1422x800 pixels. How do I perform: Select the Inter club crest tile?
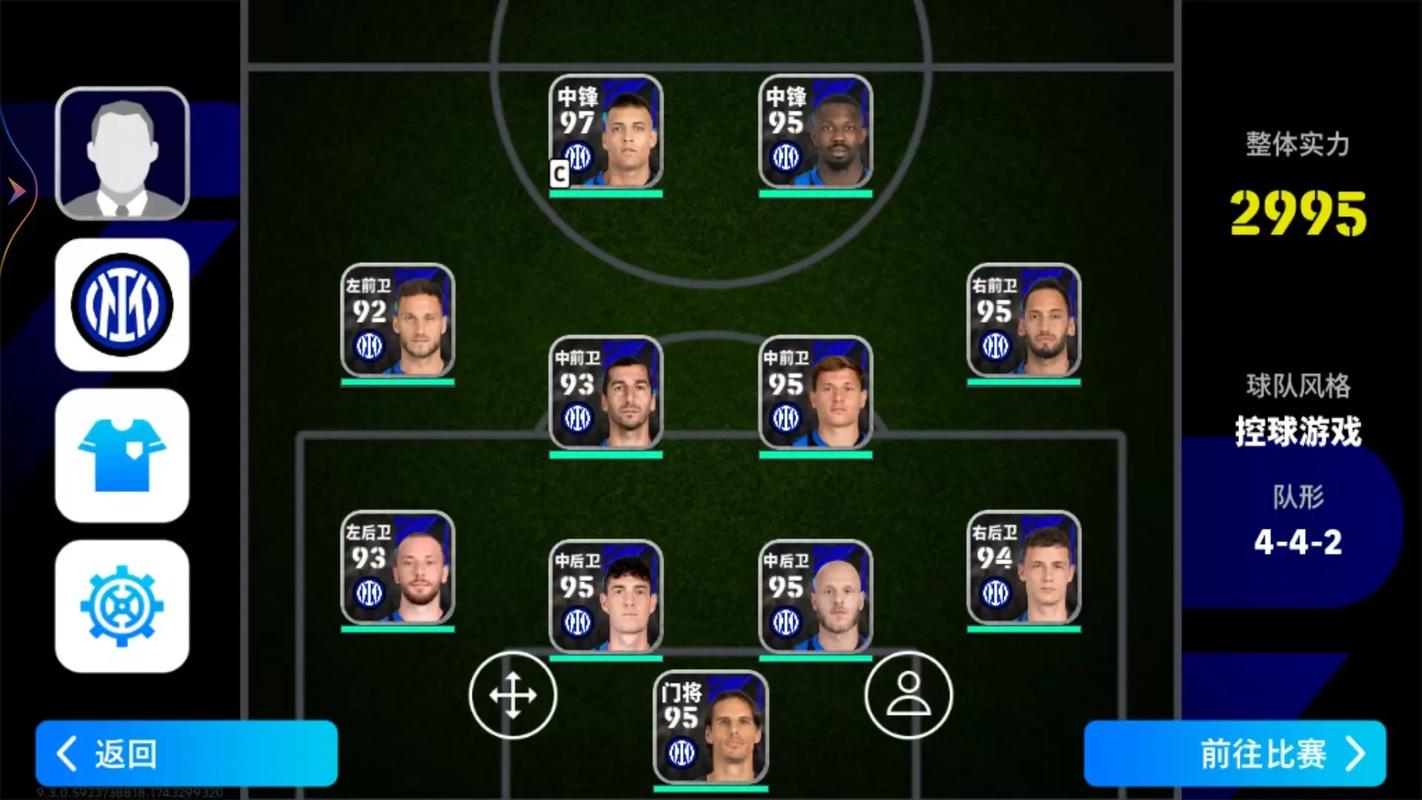[122, 304]
